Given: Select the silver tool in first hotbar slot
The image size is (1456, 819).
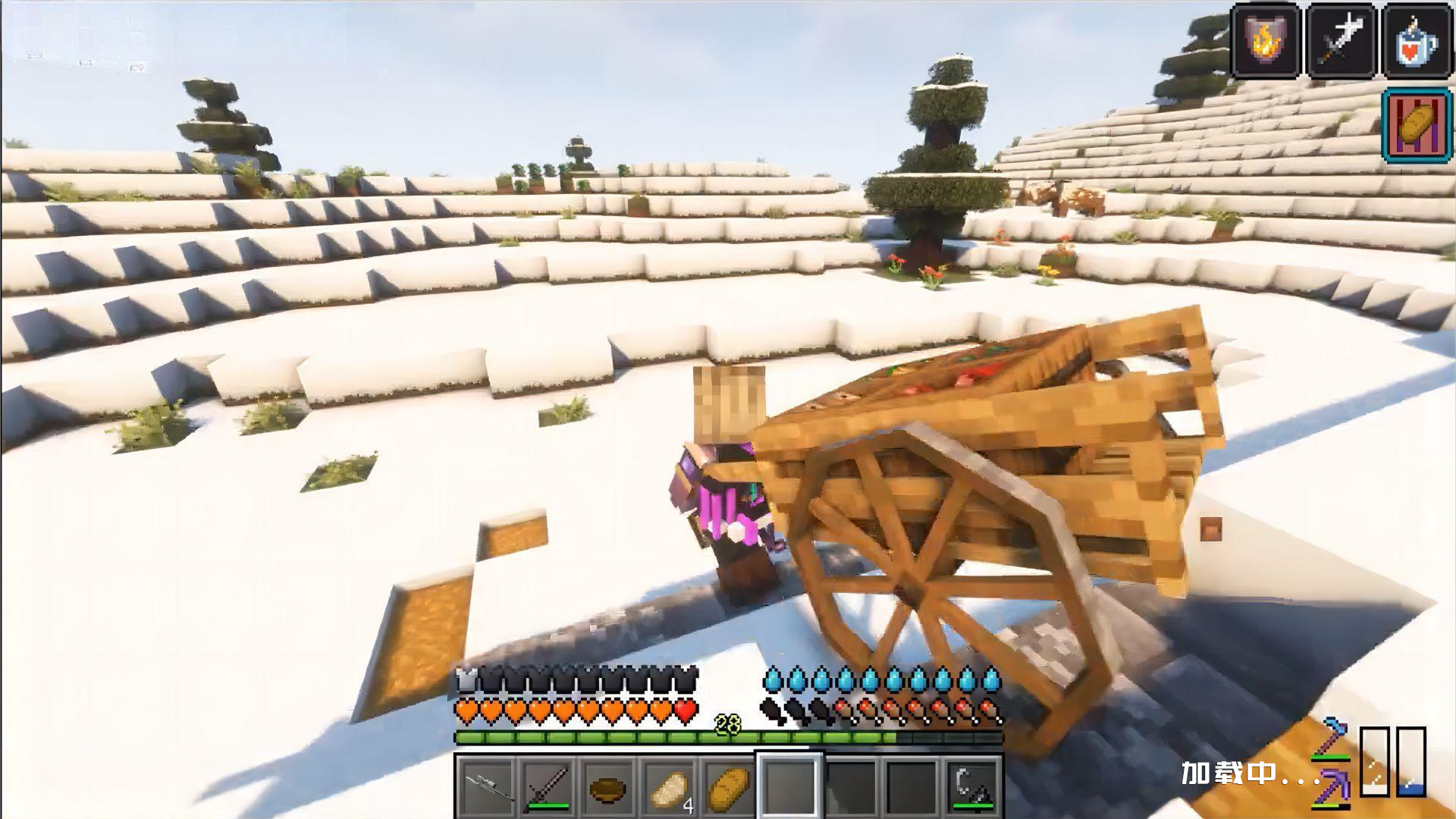Looking at the screenshot, I should (486, 786).
